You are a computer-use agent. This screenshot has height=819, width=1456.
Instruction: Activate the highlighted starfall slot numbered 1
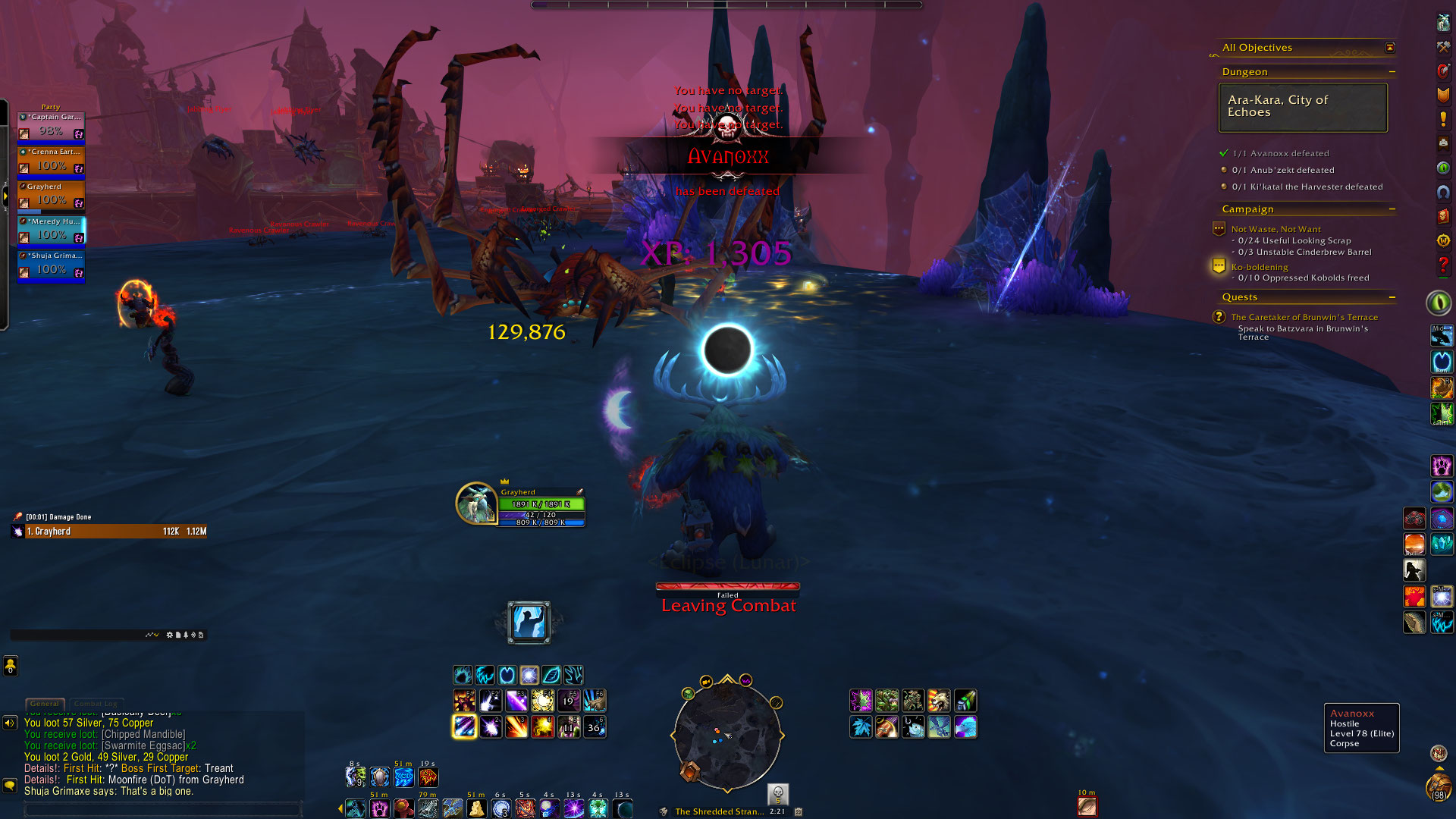tap(464, 727)
